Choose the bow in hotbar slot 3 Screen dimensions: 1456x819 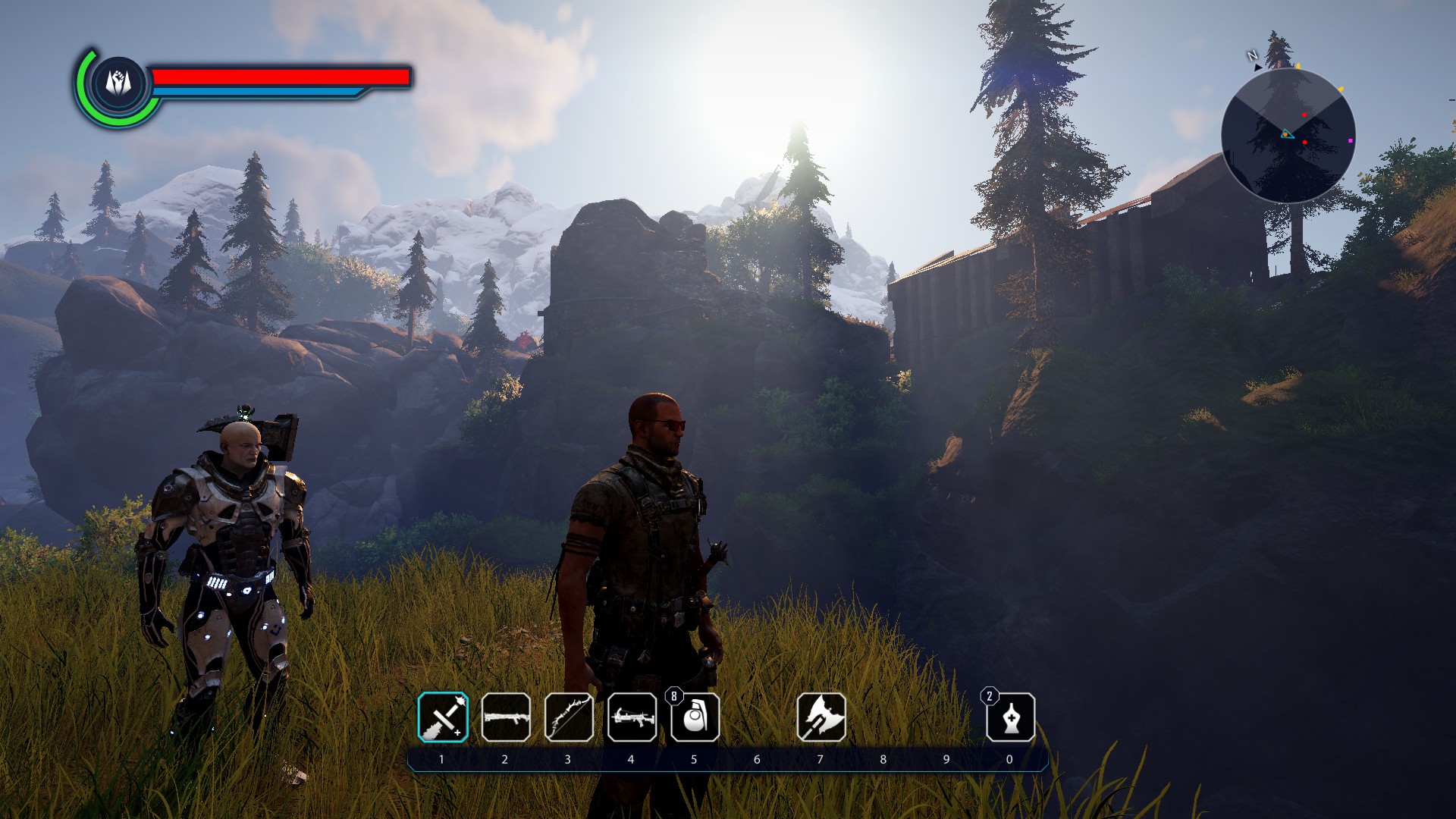coord(569,717)
